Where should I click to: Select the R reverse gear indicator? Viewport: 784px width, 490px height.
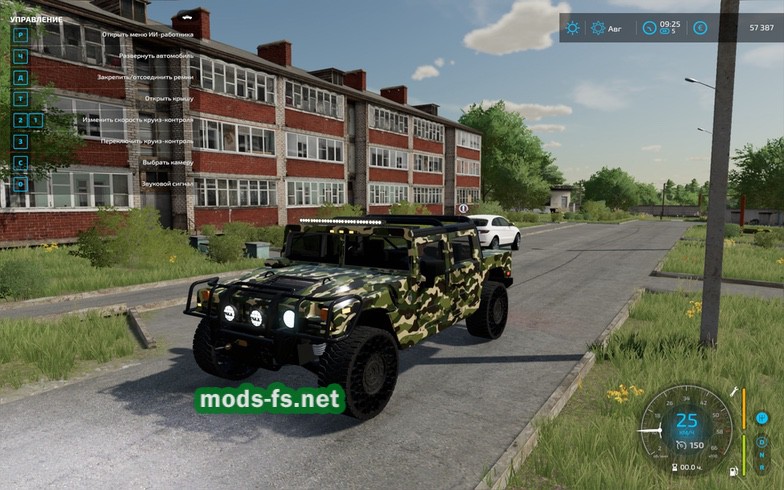point(762,468)
